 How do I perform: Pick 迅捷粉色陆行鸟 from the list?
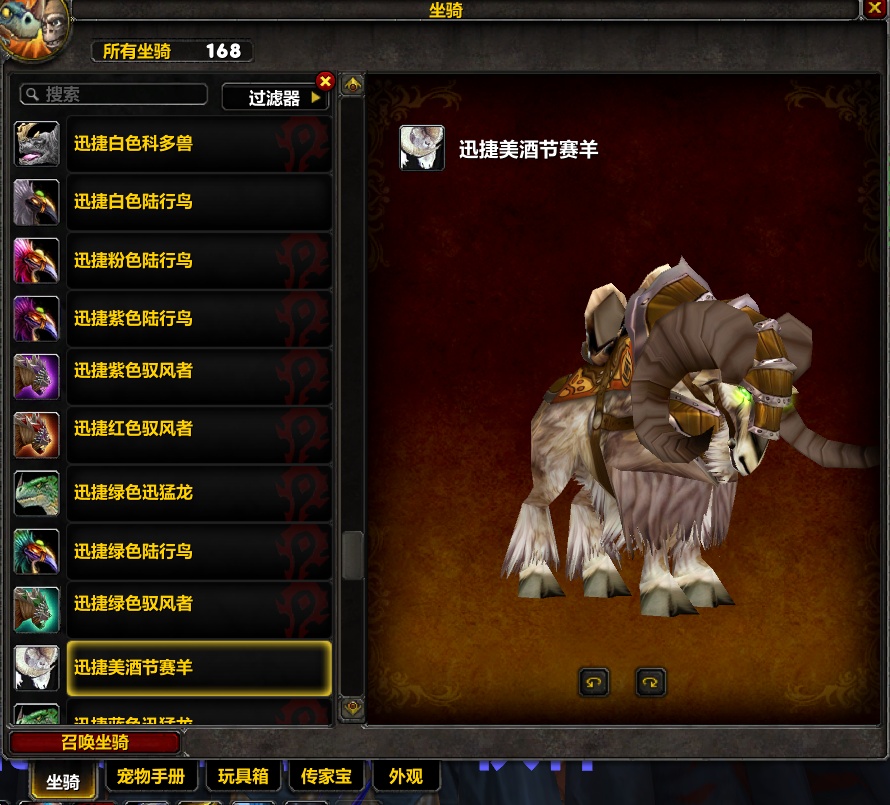coord(198,261)
